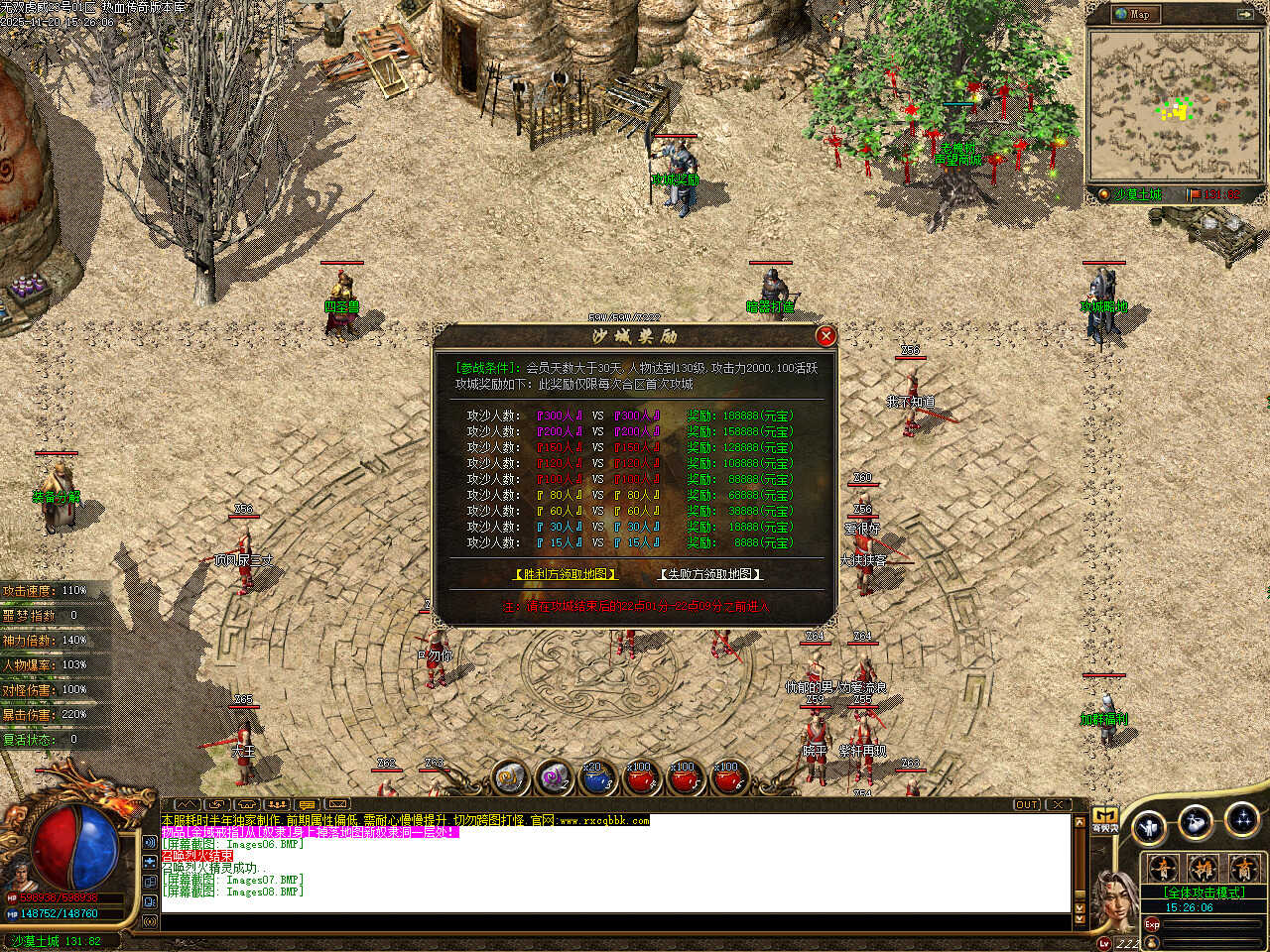1270x952 pixels.
Task: Toggle the 全体攻击模式 attack mode label
Action: (x=1203, y=892)
